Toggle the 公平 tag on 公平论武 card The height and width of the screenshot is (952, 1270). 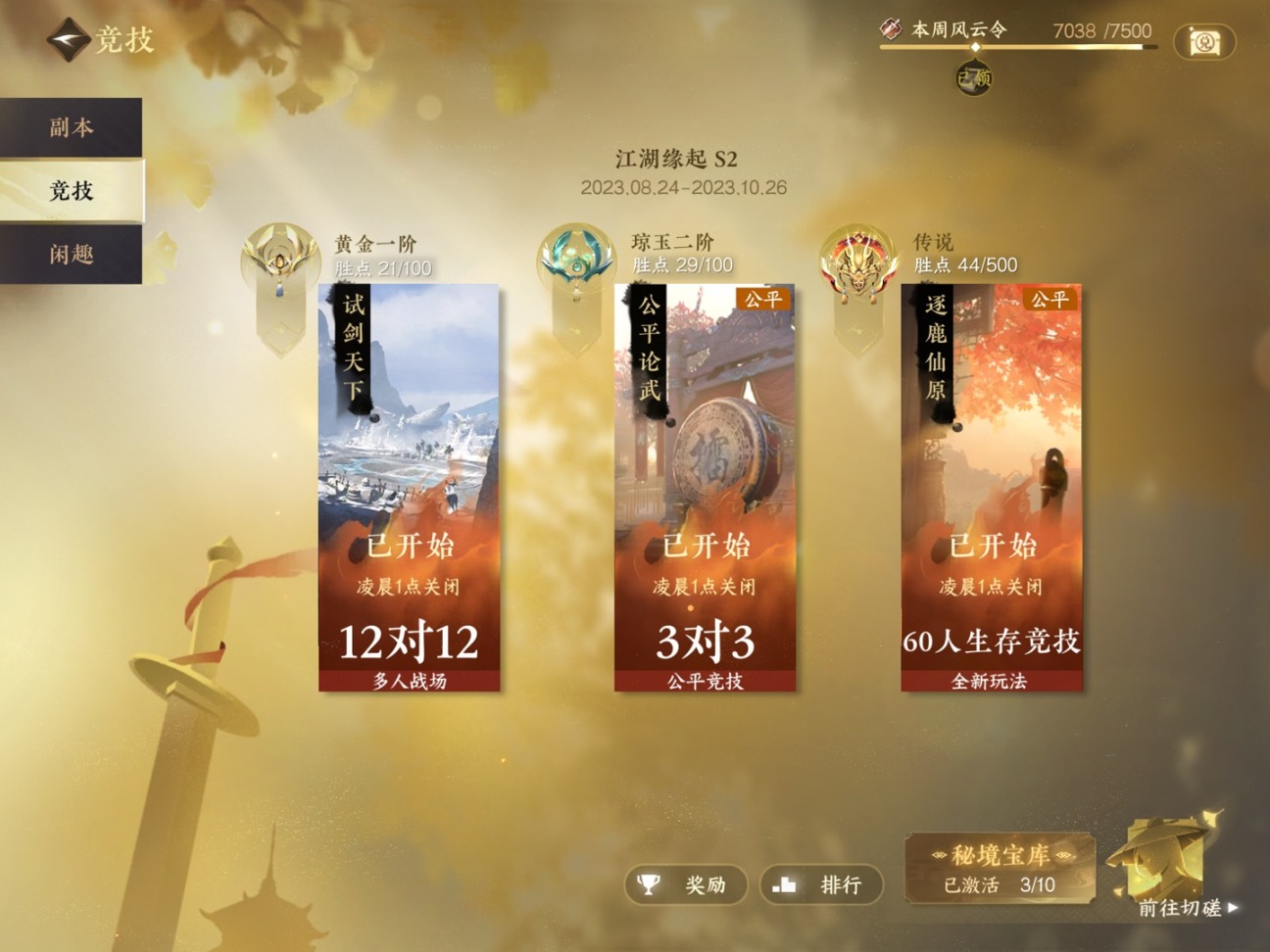pyautogui.click(x=763, y=299)
